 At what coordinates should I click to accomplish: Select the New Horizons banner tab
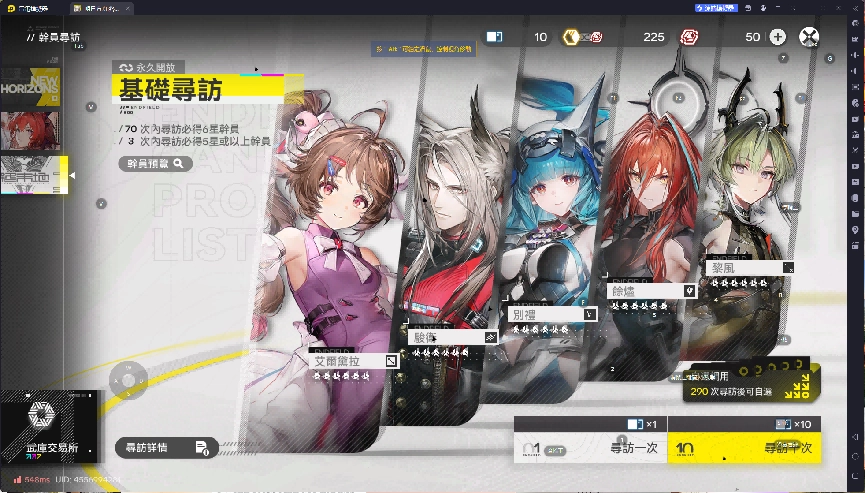click(x=29, y=86)
